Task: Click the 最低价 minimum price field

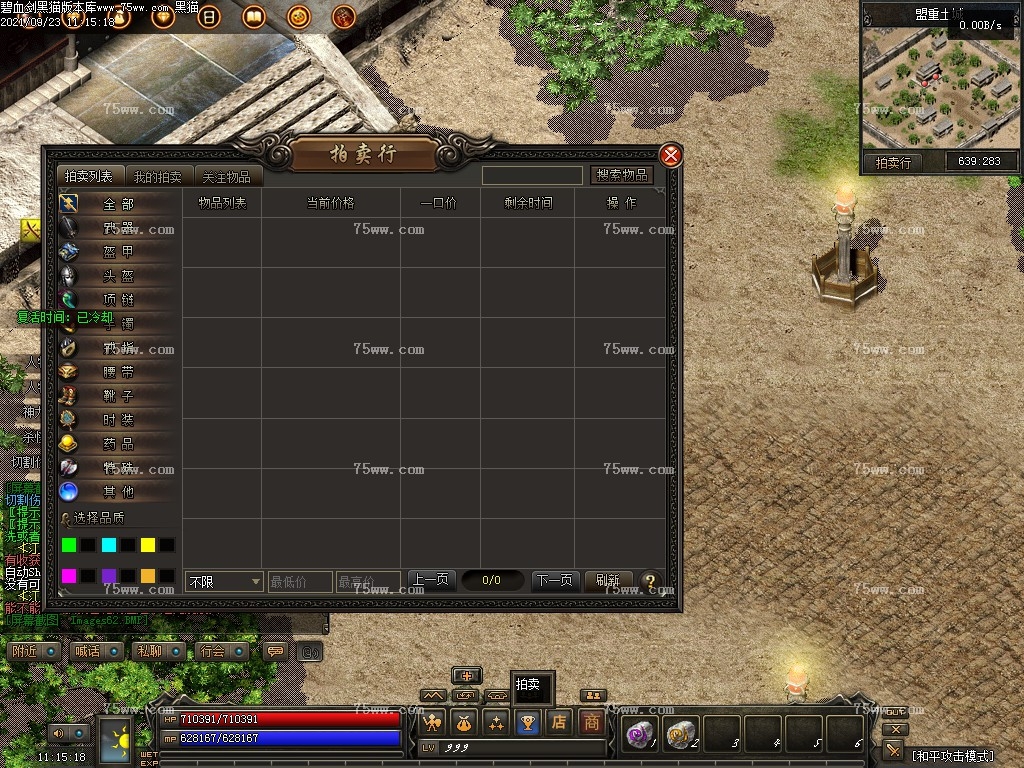Action: pos(299,581)
